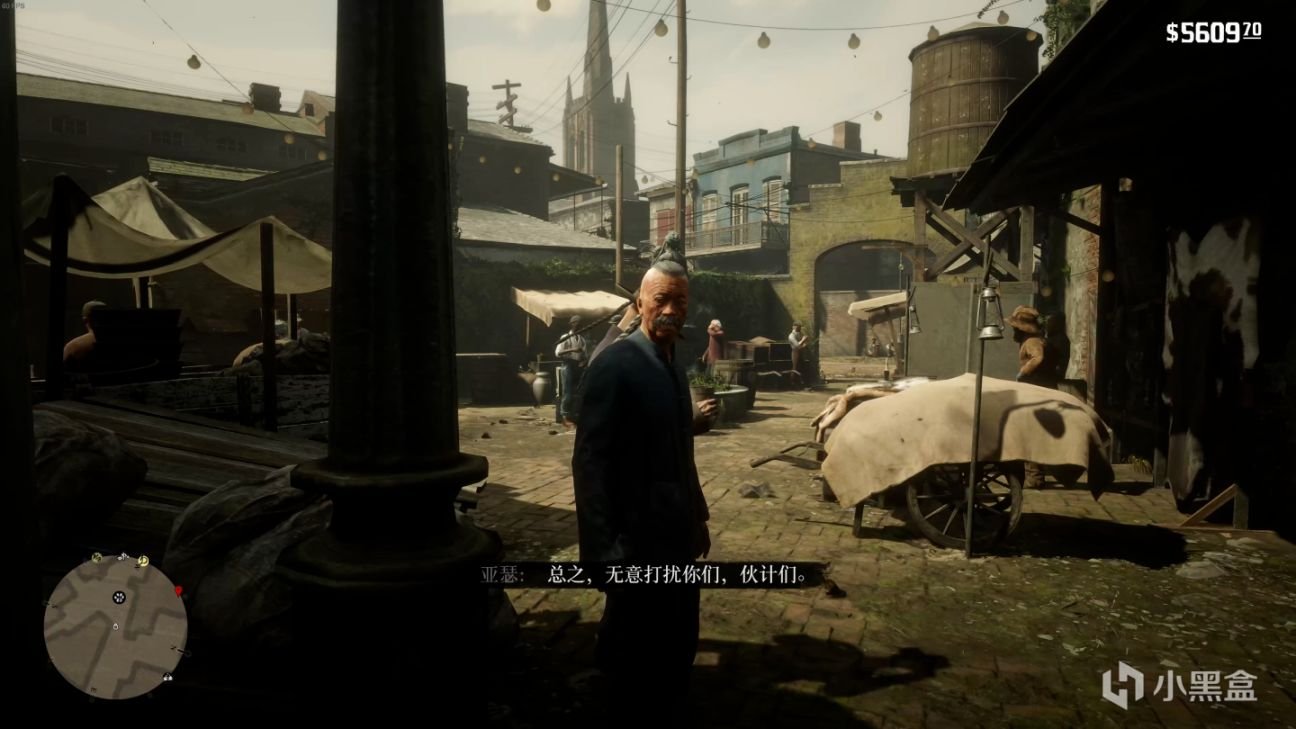Click the white player marker inside the minimap
Screen dimensions: 1296x729
[116, 626]
